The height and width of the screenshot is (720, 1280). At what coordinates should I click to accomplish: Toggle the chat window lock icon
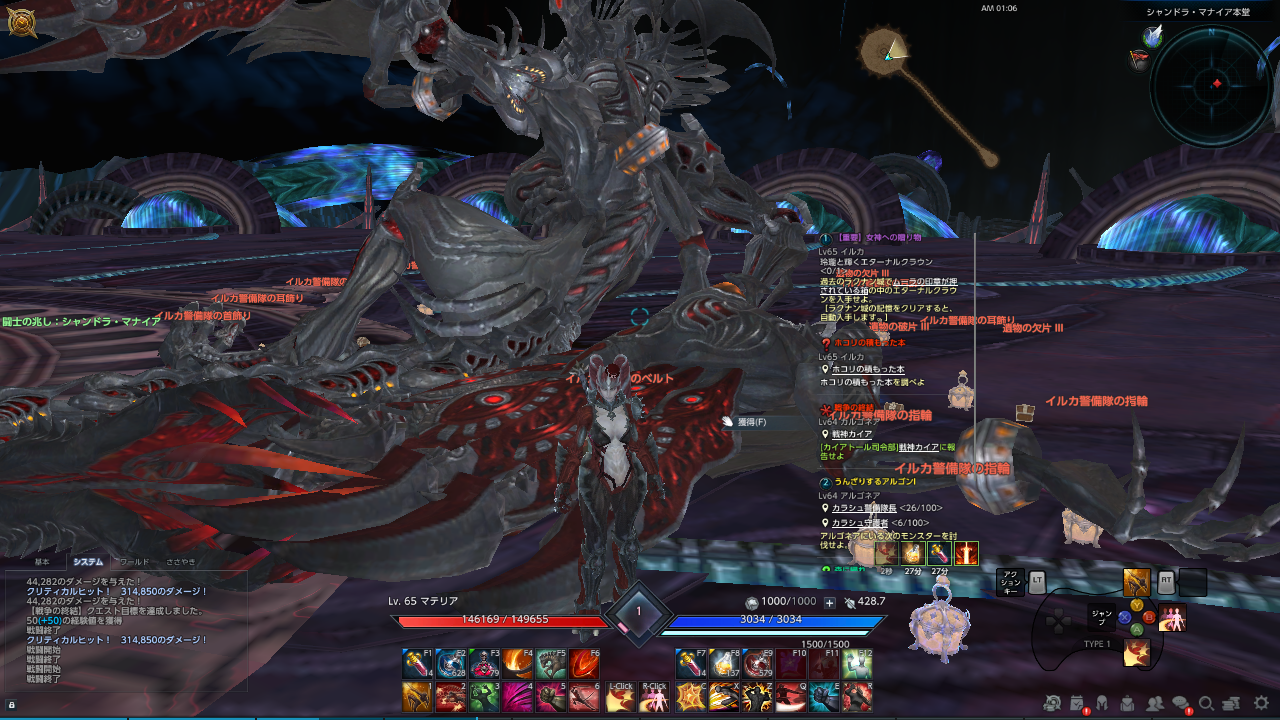pos(12,705)
